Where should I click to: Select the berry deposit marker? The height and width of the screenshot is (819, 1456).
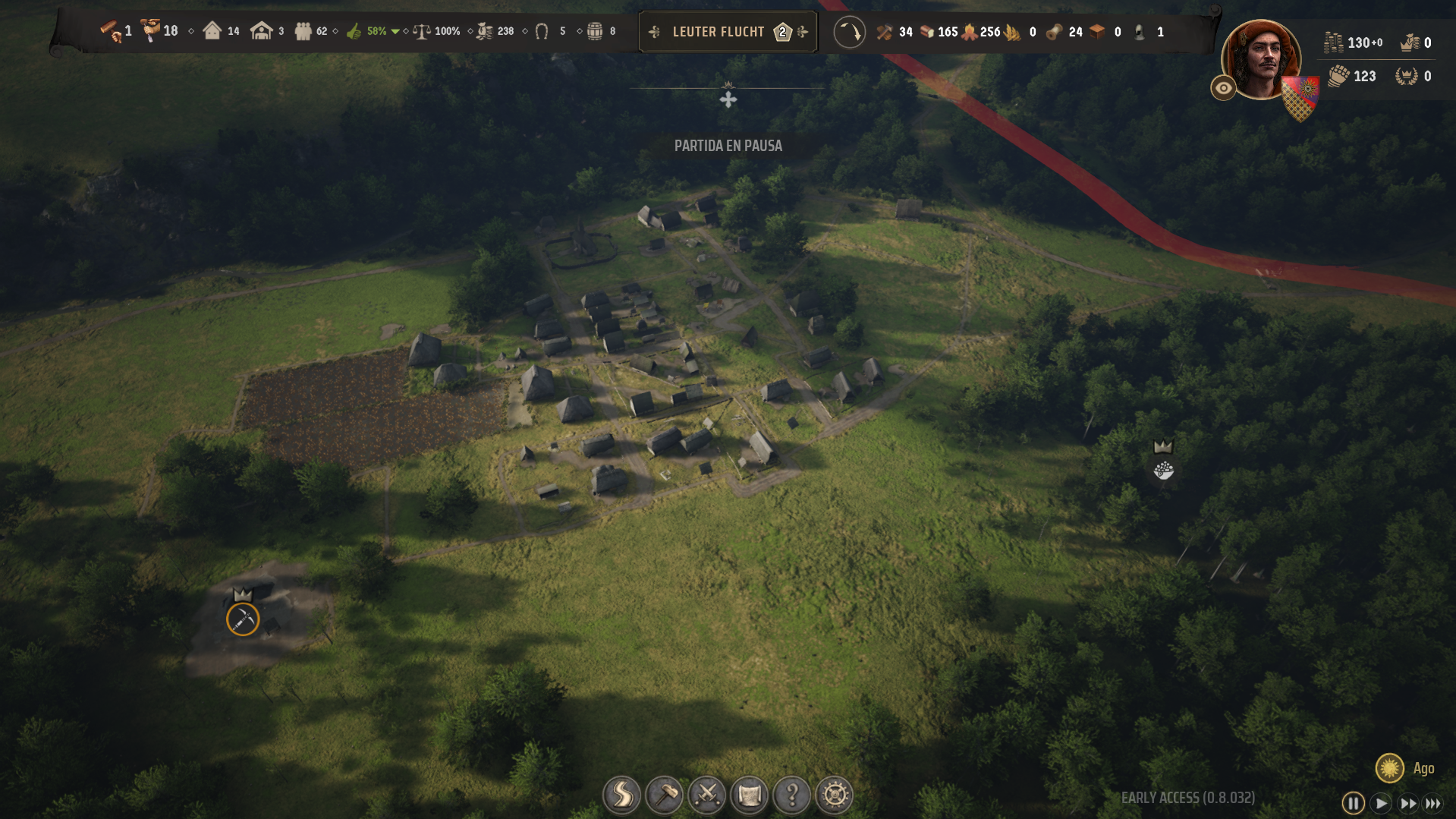pyautogui.click(x=1163, y=471)
